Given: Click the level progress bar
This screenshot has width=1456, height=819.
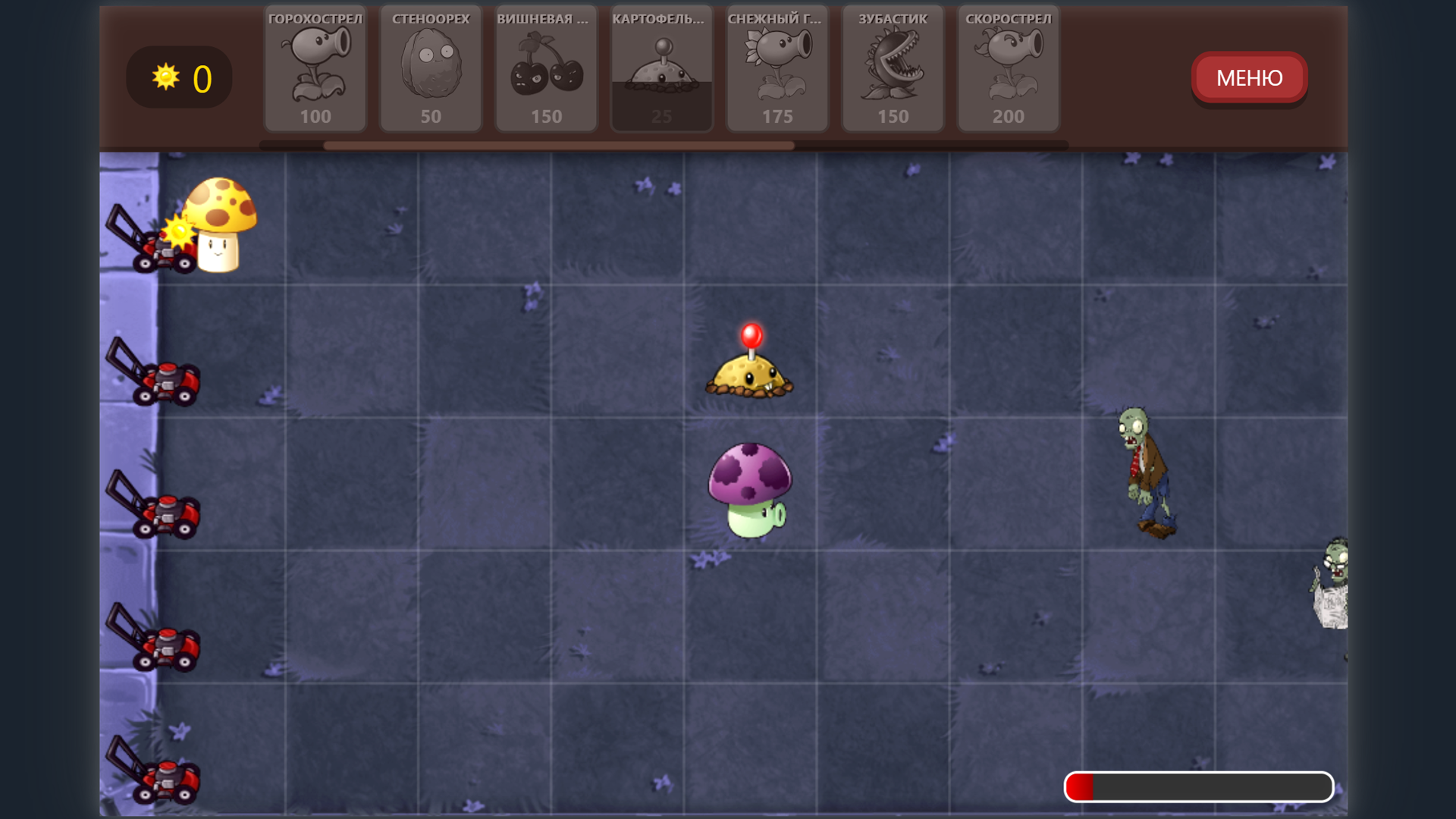Looking at the screenshot, I should 1198,786.
